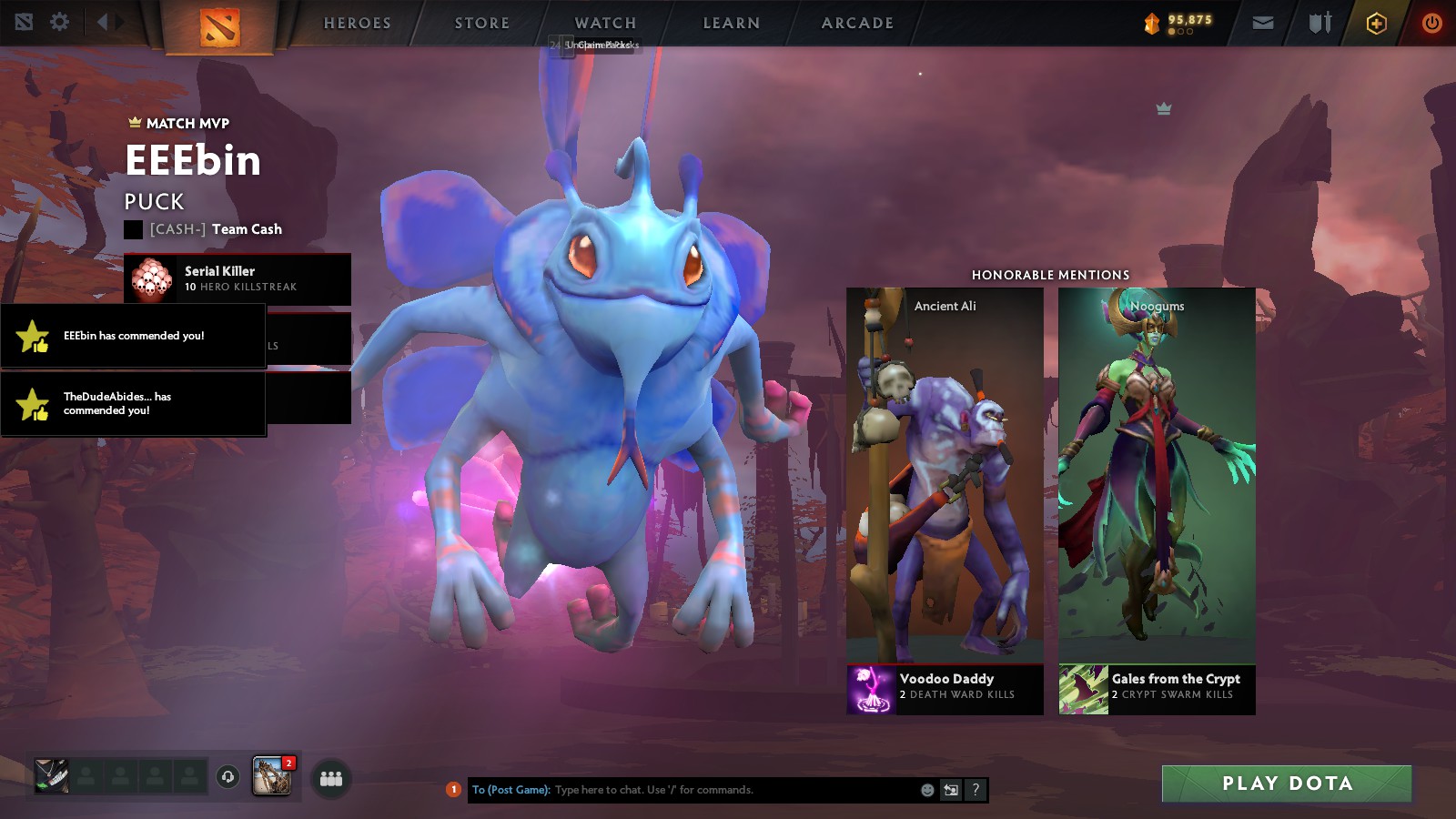Quit the game with the power button
1456x819 pixels.
point(1431,24)
